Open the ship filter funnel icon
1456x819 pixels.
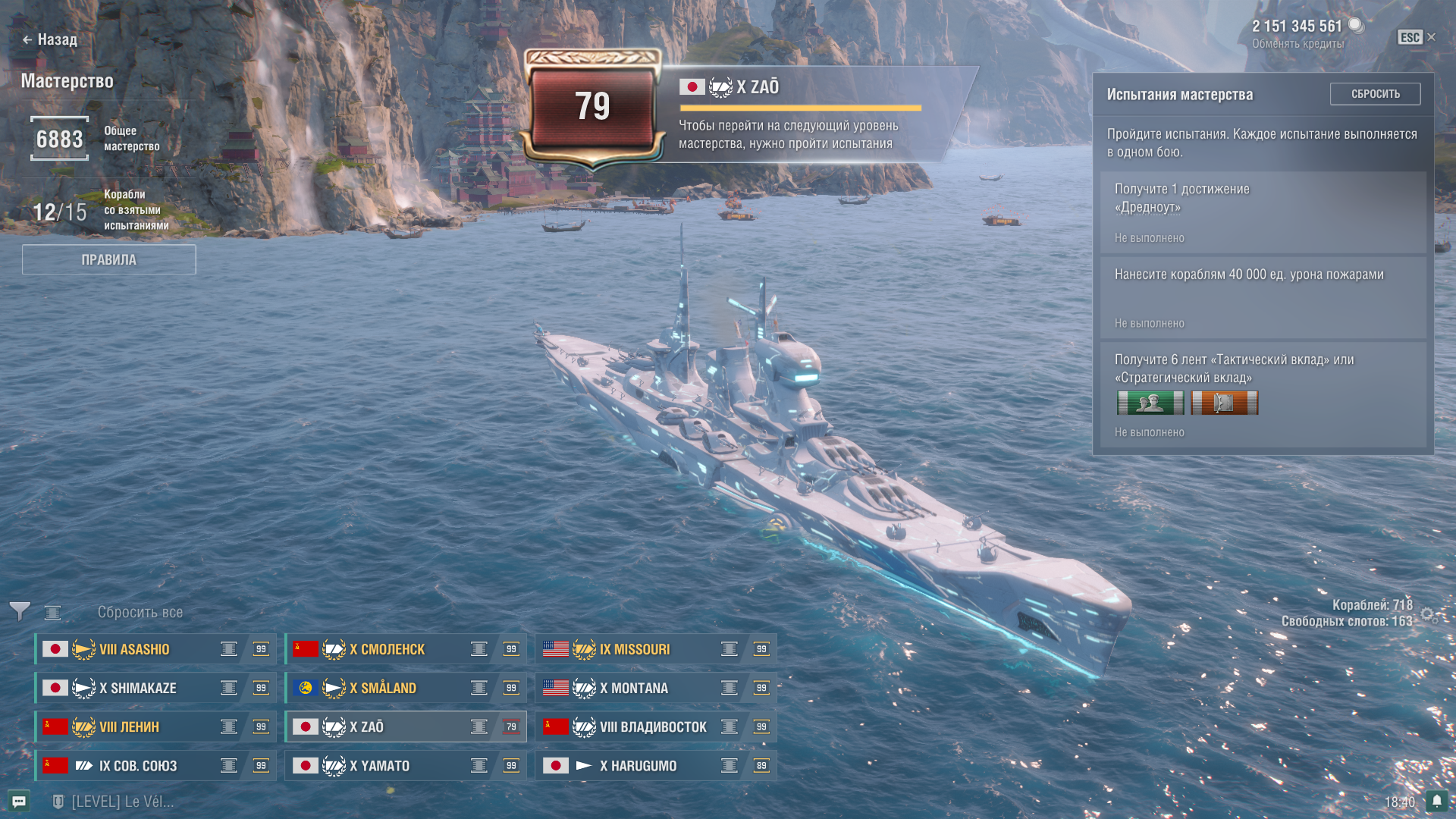20,611
